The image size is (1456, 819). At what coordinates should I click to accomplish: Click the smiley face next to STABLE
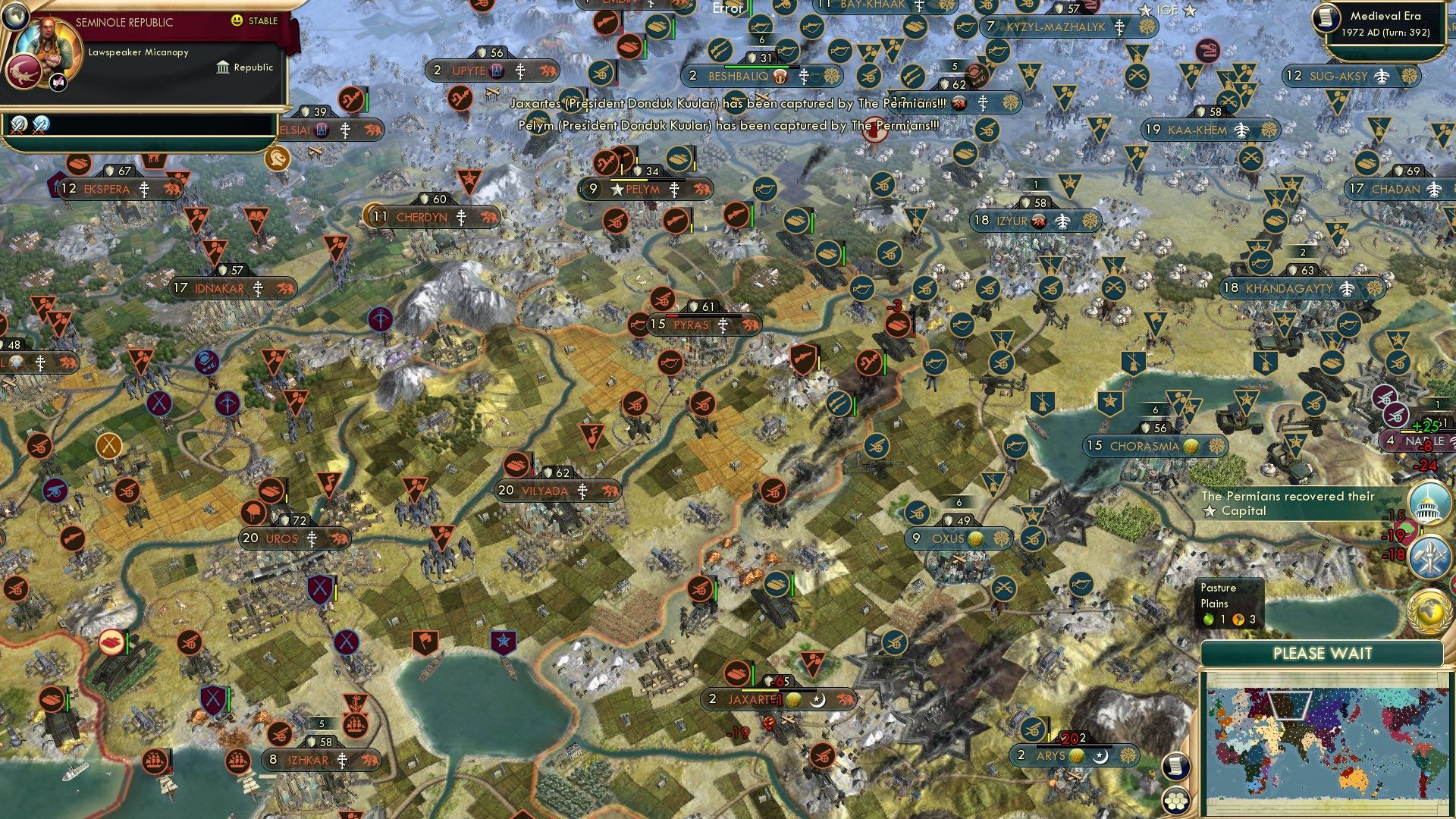236,21
